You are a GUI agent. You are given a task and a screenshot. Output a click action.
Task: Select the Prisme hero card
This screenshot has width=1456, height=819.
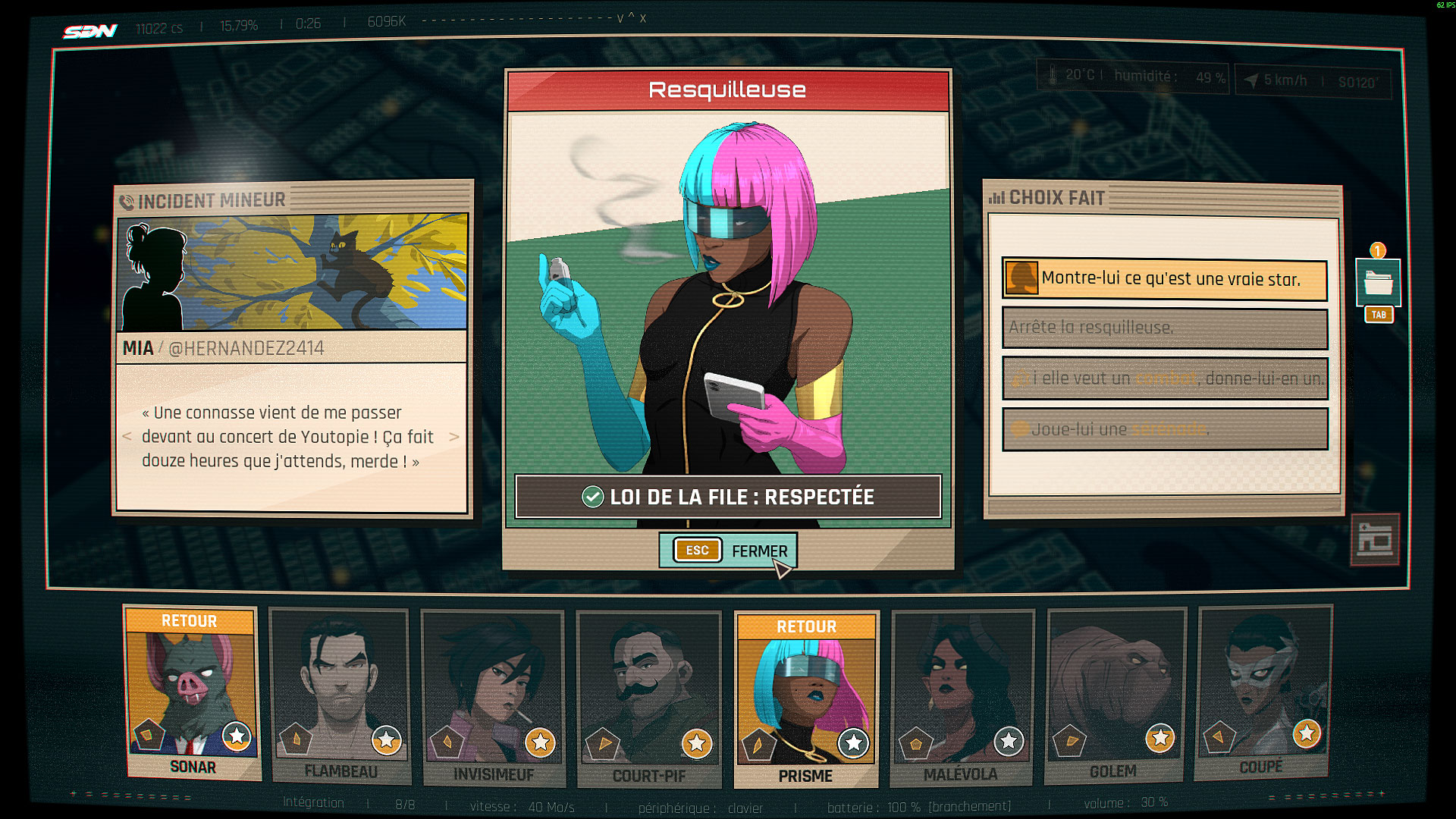coord(805,699)
